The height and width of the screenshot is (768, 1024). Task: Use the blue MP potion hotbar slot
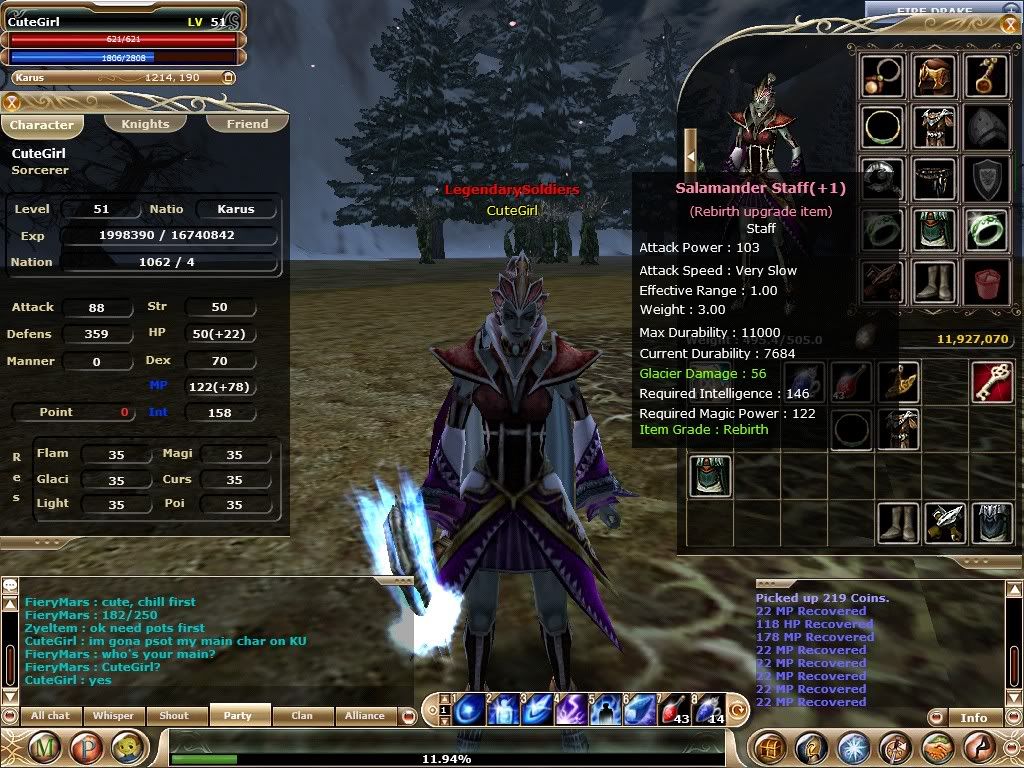pos(706,708)
